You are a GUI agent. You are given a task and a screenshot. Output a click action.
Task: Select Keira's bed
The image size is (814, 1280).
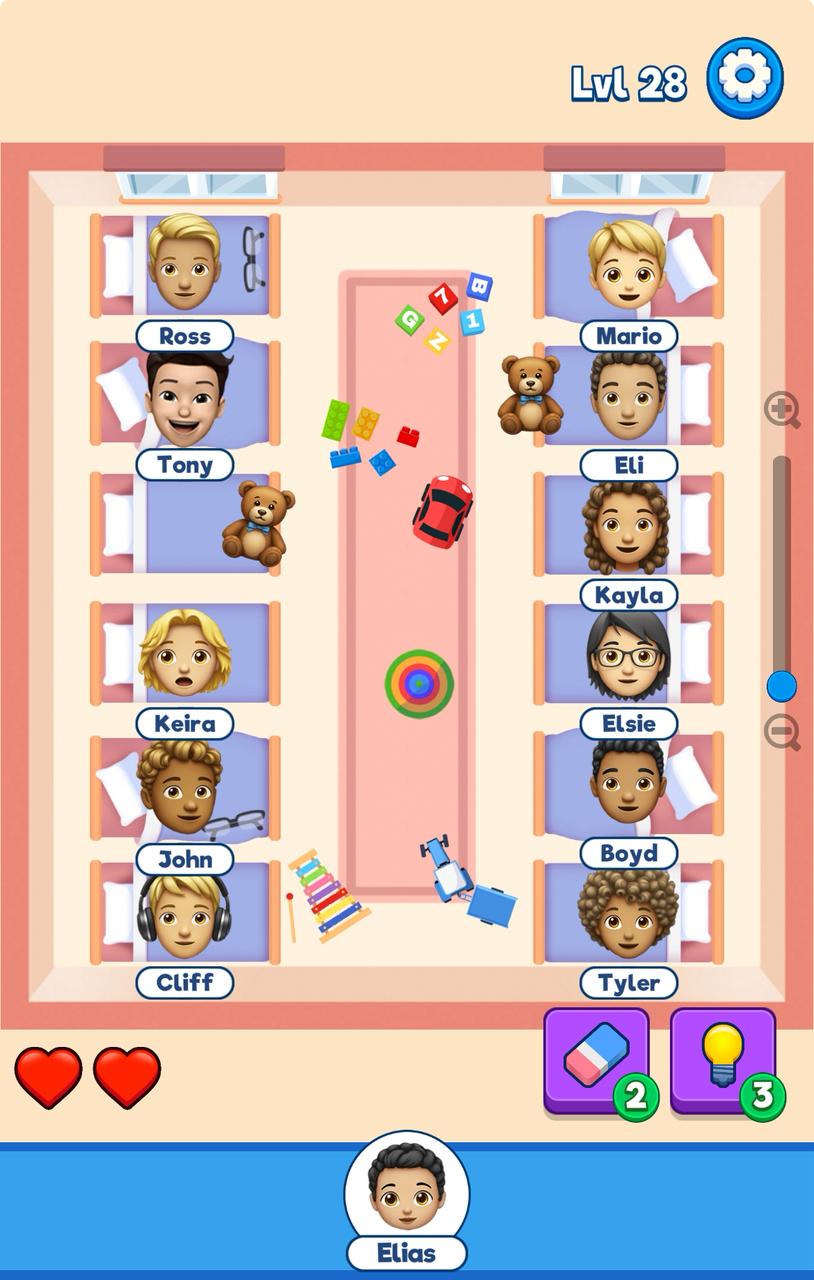185,653
